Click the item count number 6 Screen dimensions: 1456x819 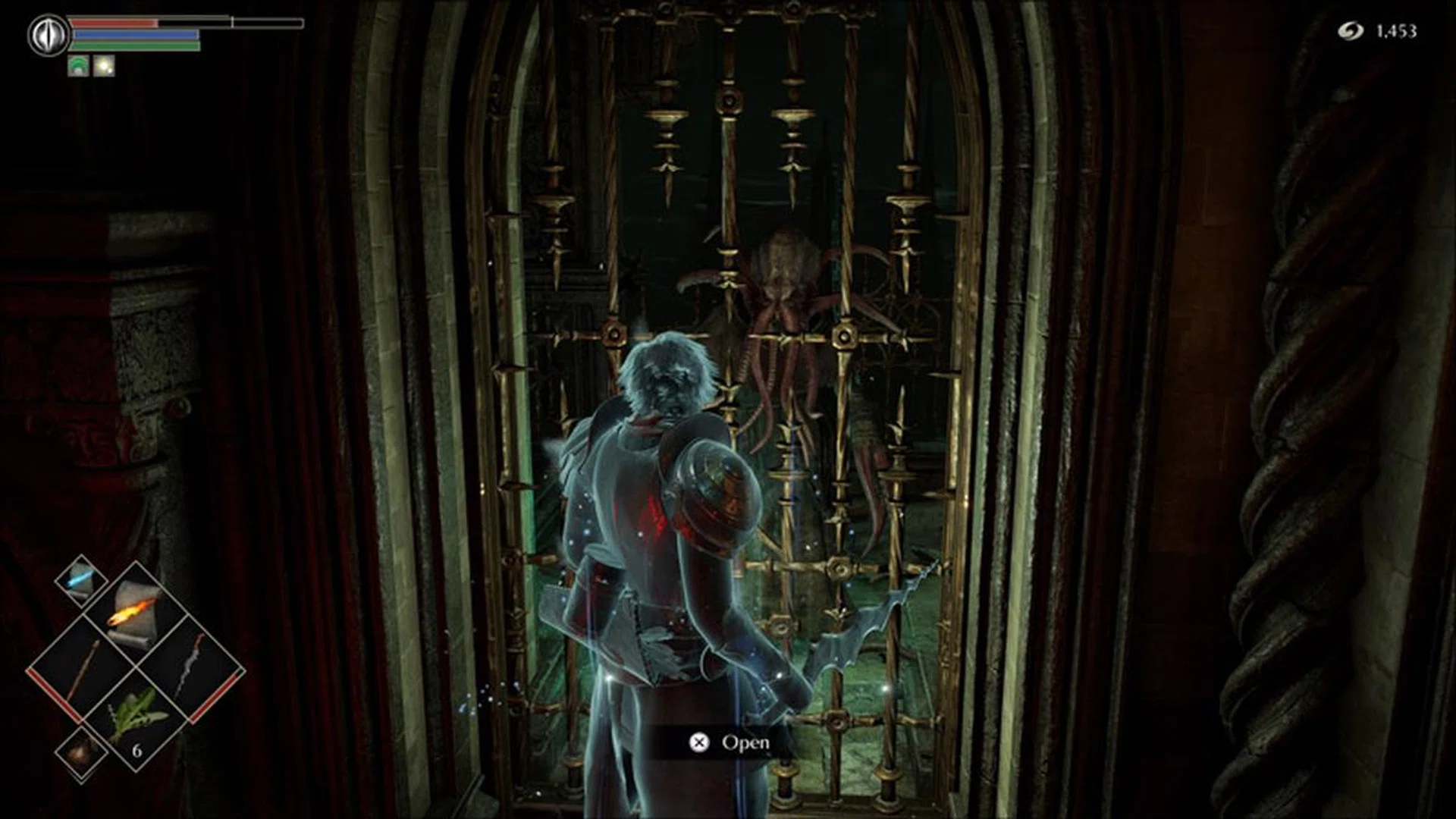(137, 748)
